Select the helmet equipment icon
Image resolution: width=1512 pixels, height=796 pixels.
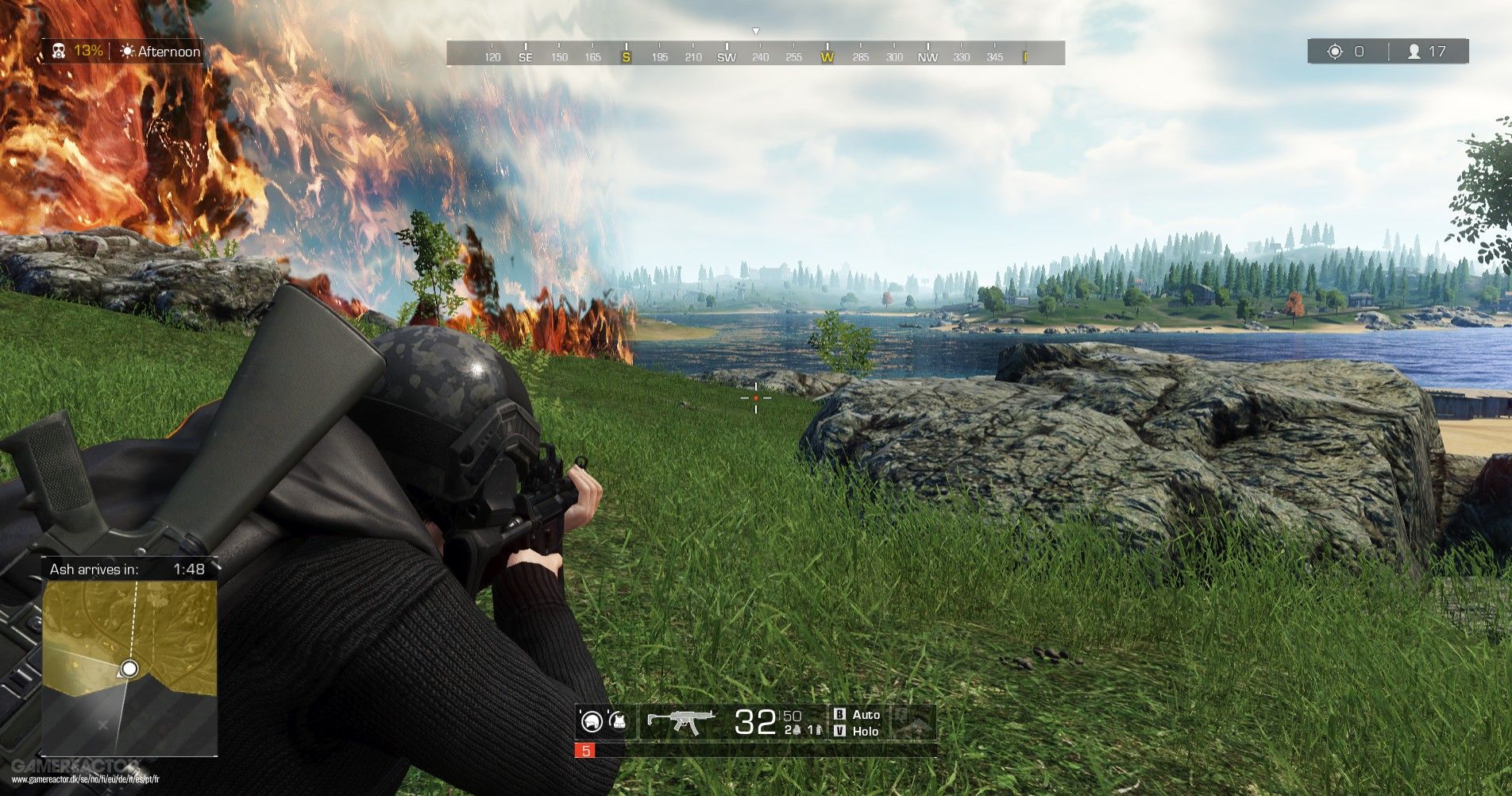[x=593, y=722]
